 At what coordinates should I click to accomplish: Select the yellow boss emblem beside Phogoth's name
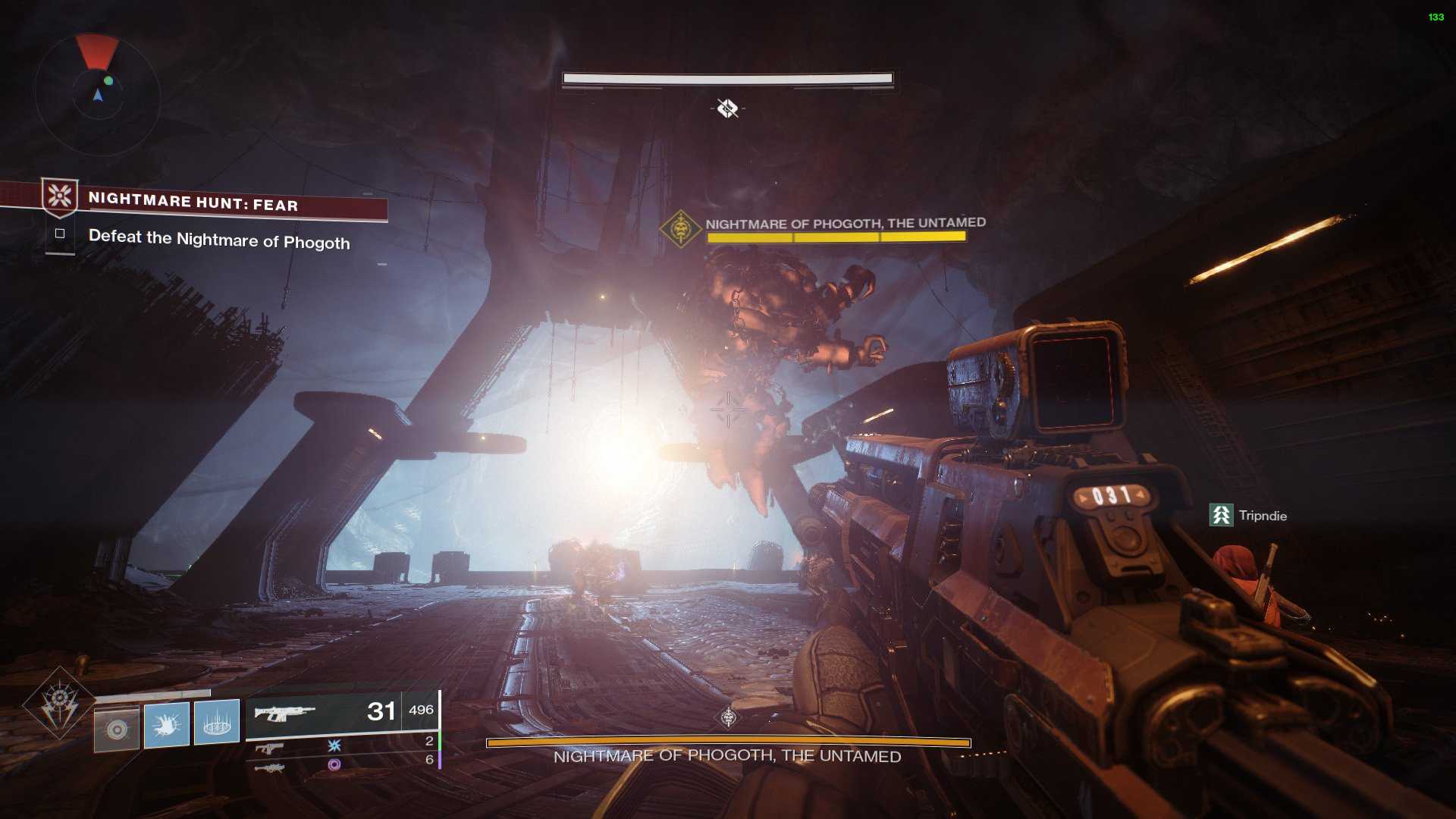click(x=680, y=227)
